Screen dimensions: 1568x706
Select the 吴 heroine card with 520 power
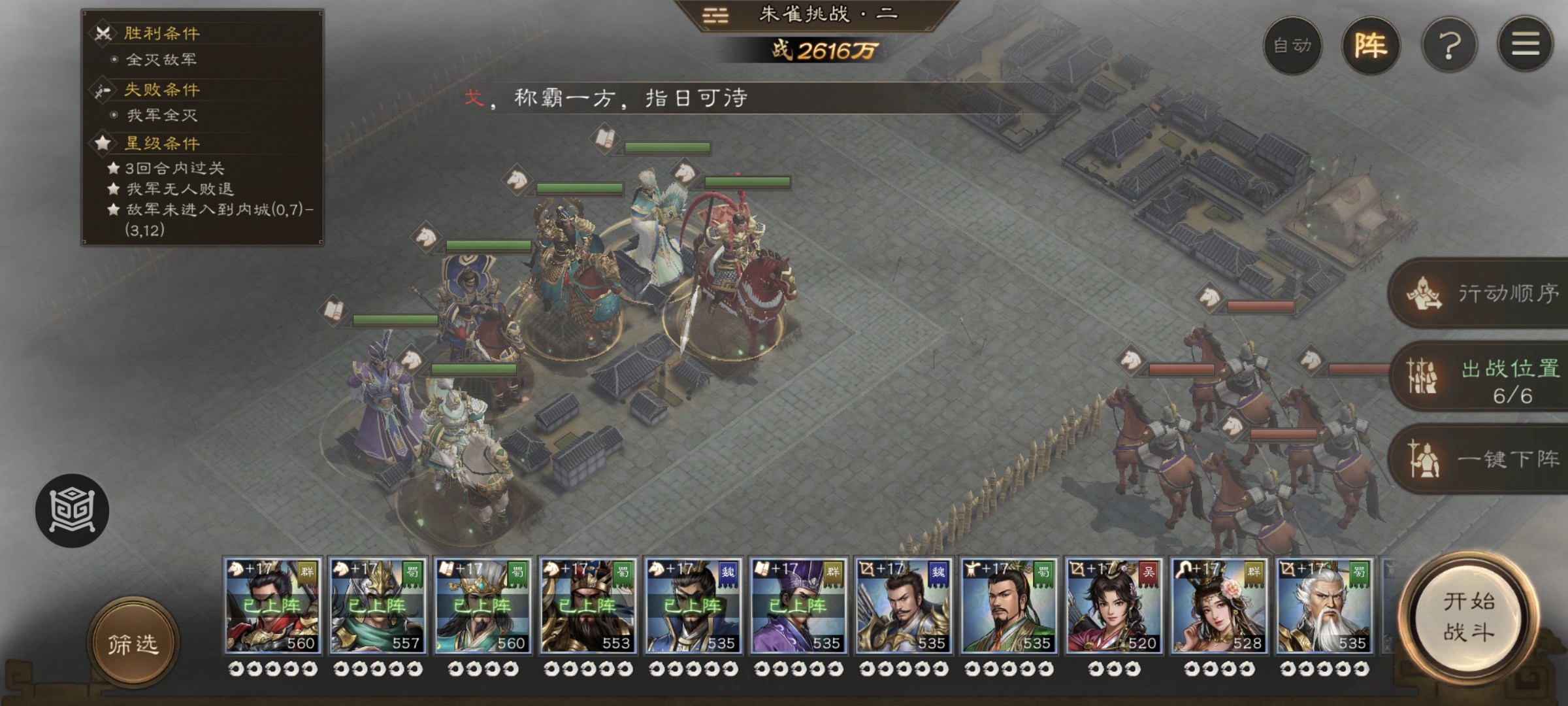pyautogui.click(x=1113, y=605)
